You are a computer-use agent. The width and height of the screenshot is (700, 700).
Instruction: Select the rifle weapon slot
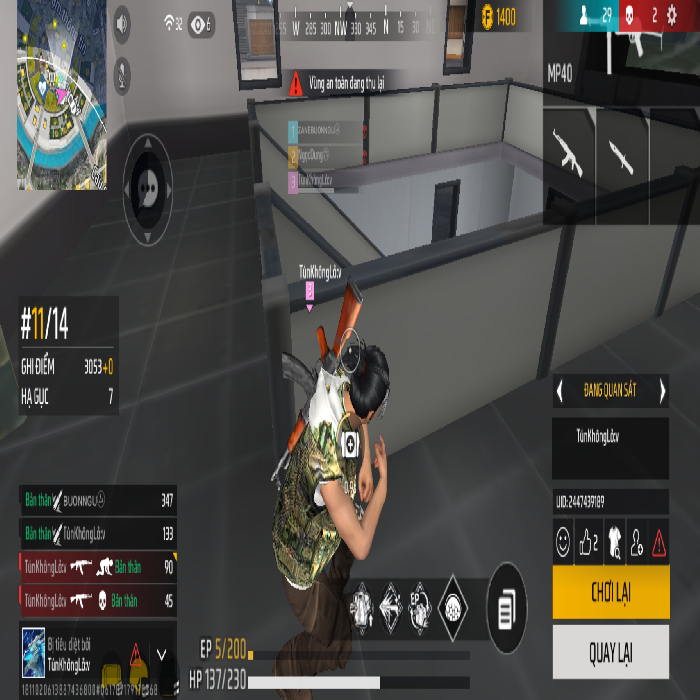coord(568,150)
